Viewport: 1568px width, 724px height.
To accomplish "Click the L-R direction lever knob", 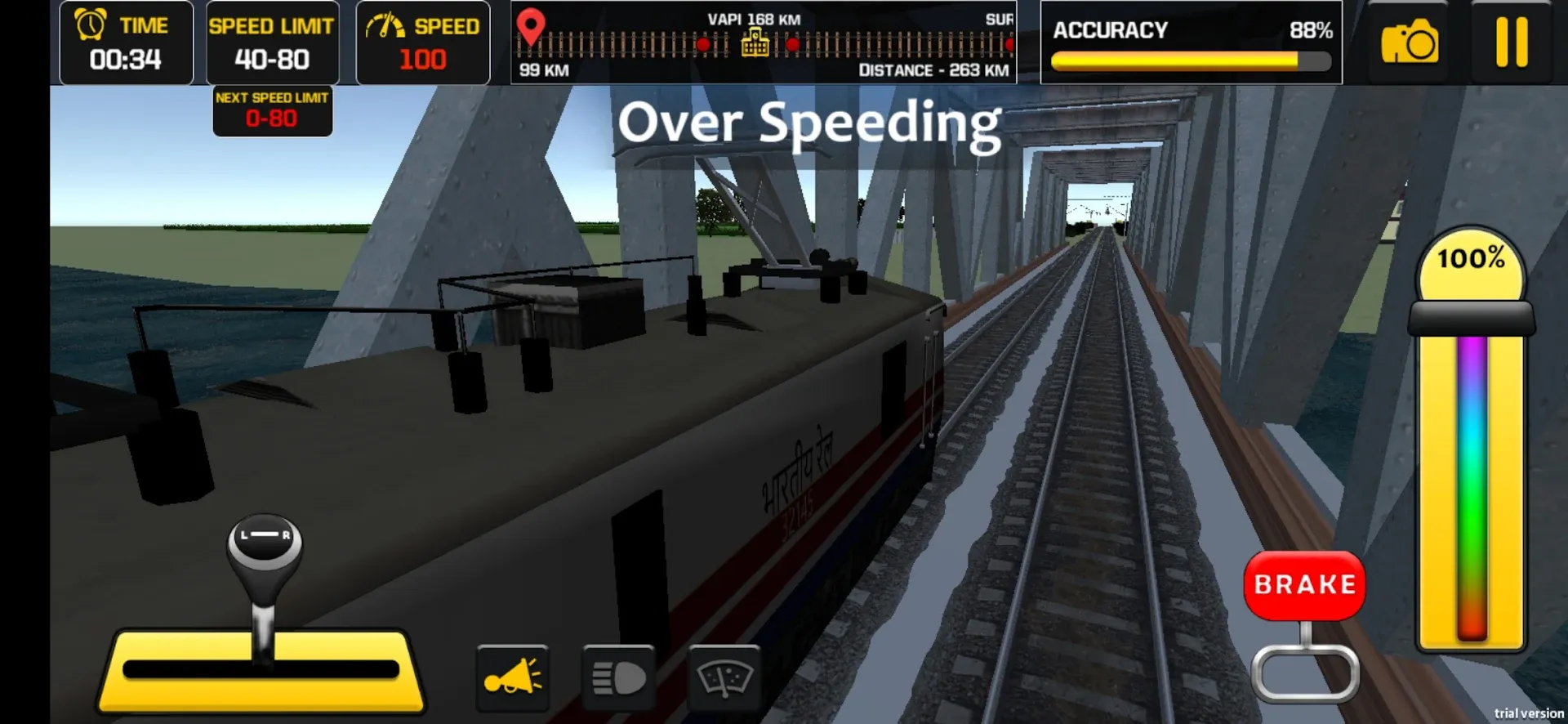I will [x=264, y=541].
